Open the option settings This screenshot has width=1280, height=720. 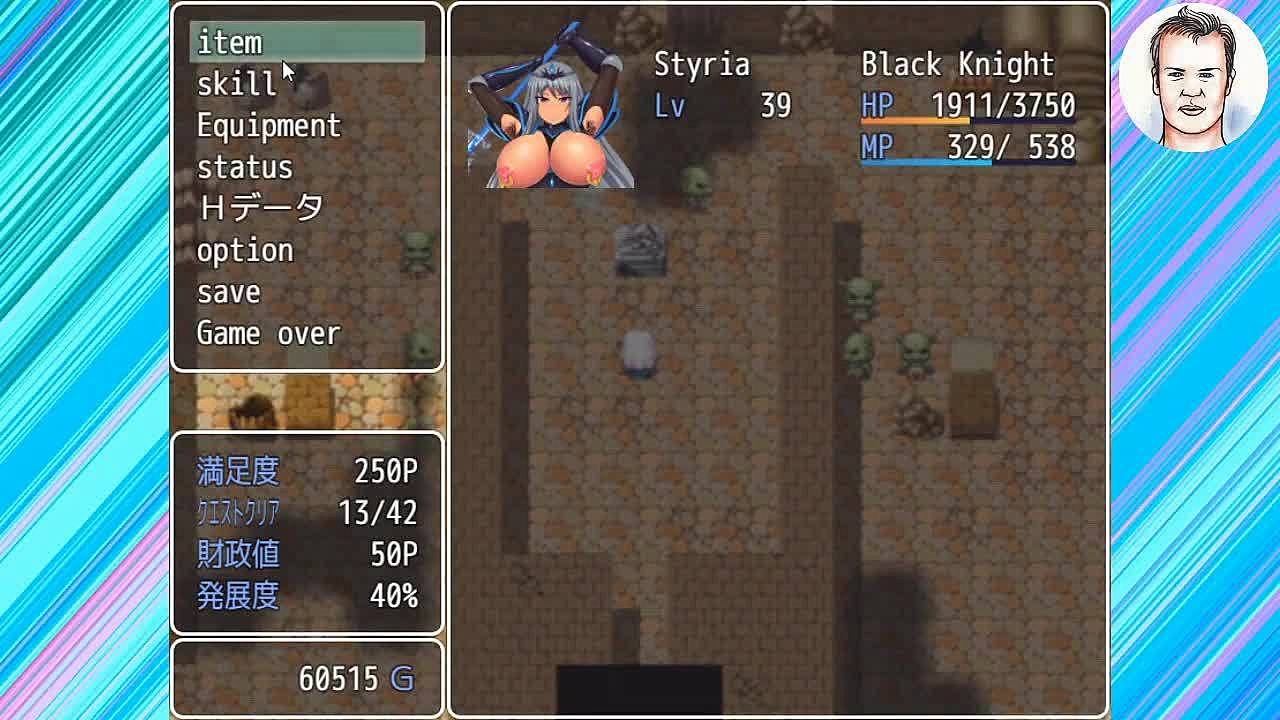point(245,250)
